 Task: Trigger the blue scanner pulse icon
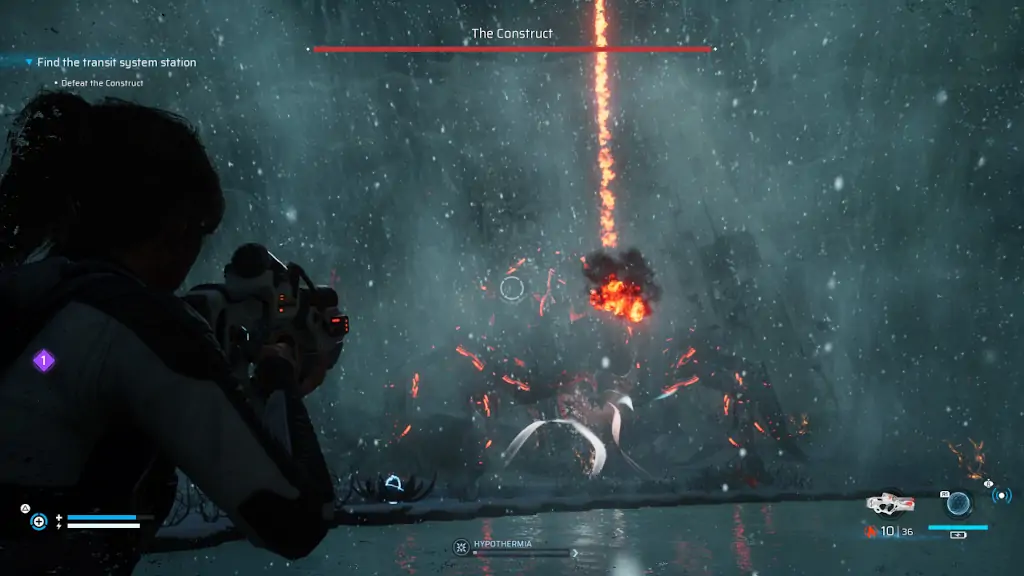[1001, 496]
